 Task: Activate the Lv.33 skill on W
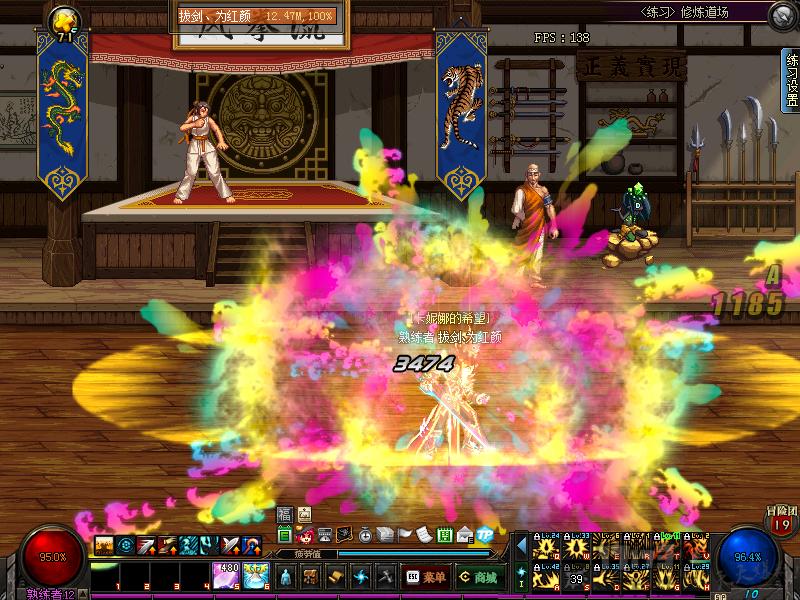click(577, 547)
